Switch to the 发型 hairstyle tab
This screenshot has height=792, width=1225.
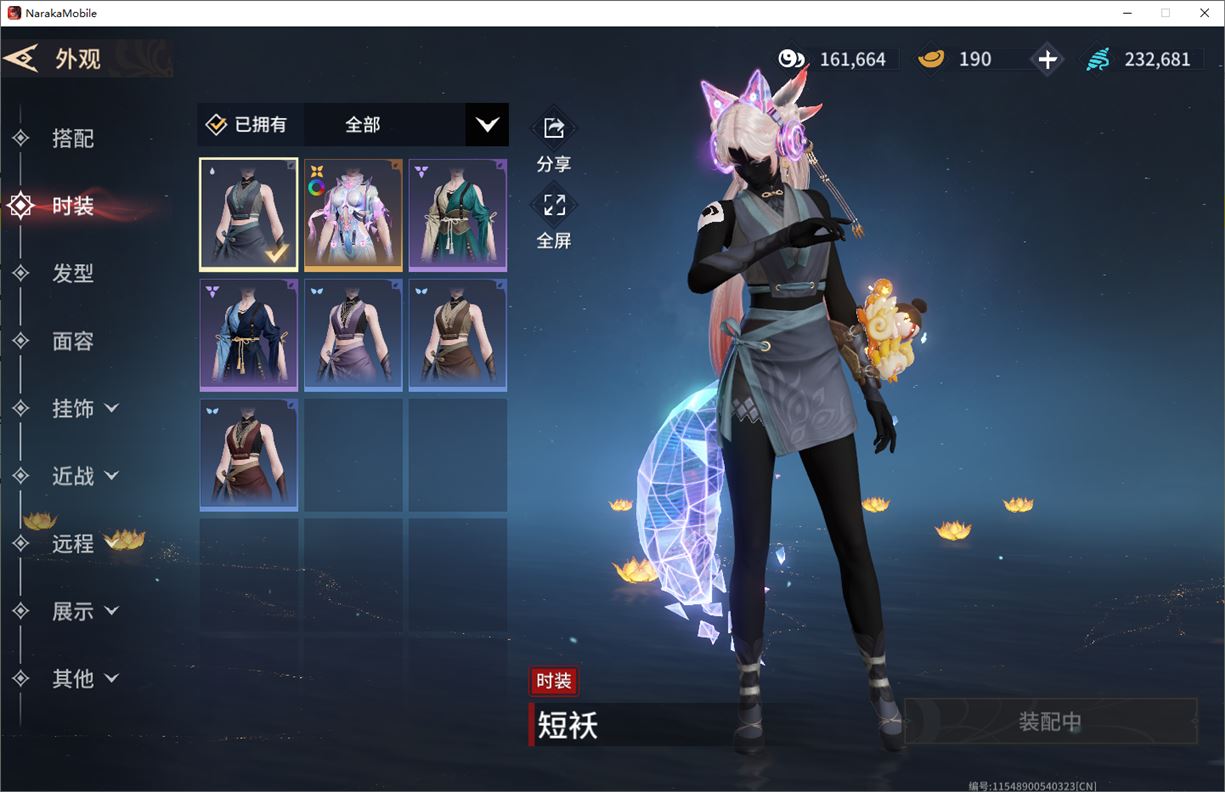(x=72, y=273)
